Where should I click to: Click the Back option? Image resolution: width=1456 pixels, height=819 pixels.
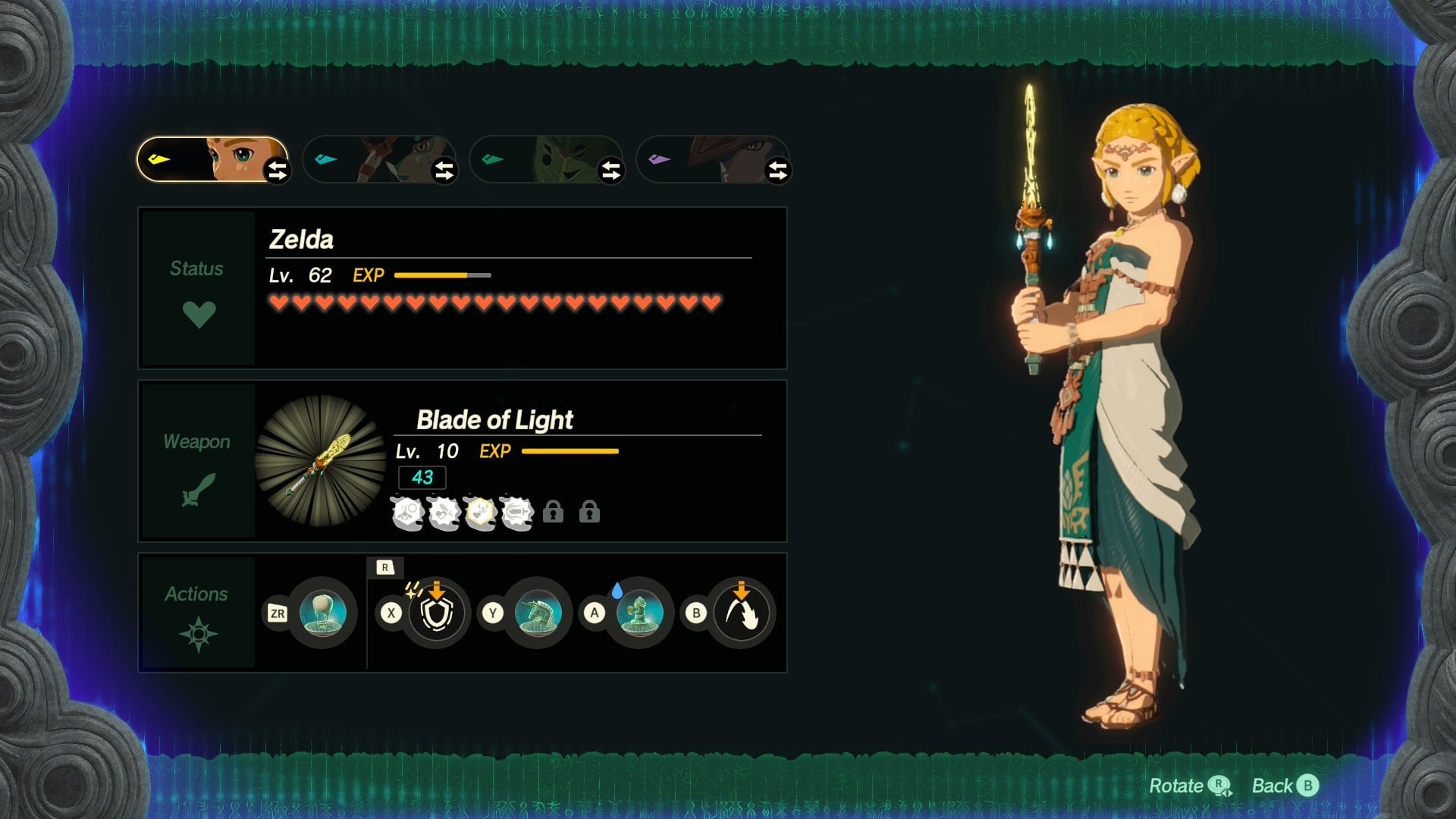click(1285, 786)
